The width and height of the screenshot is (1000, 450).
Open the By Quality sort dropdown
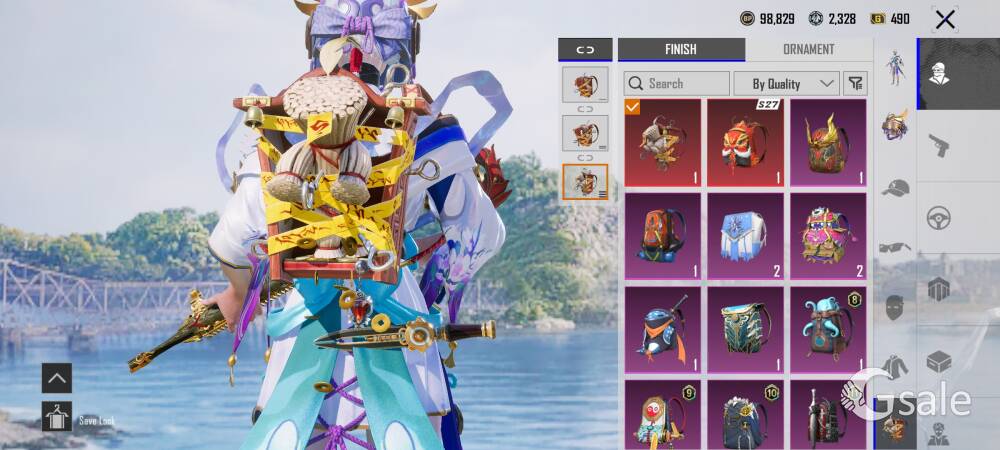786,84
